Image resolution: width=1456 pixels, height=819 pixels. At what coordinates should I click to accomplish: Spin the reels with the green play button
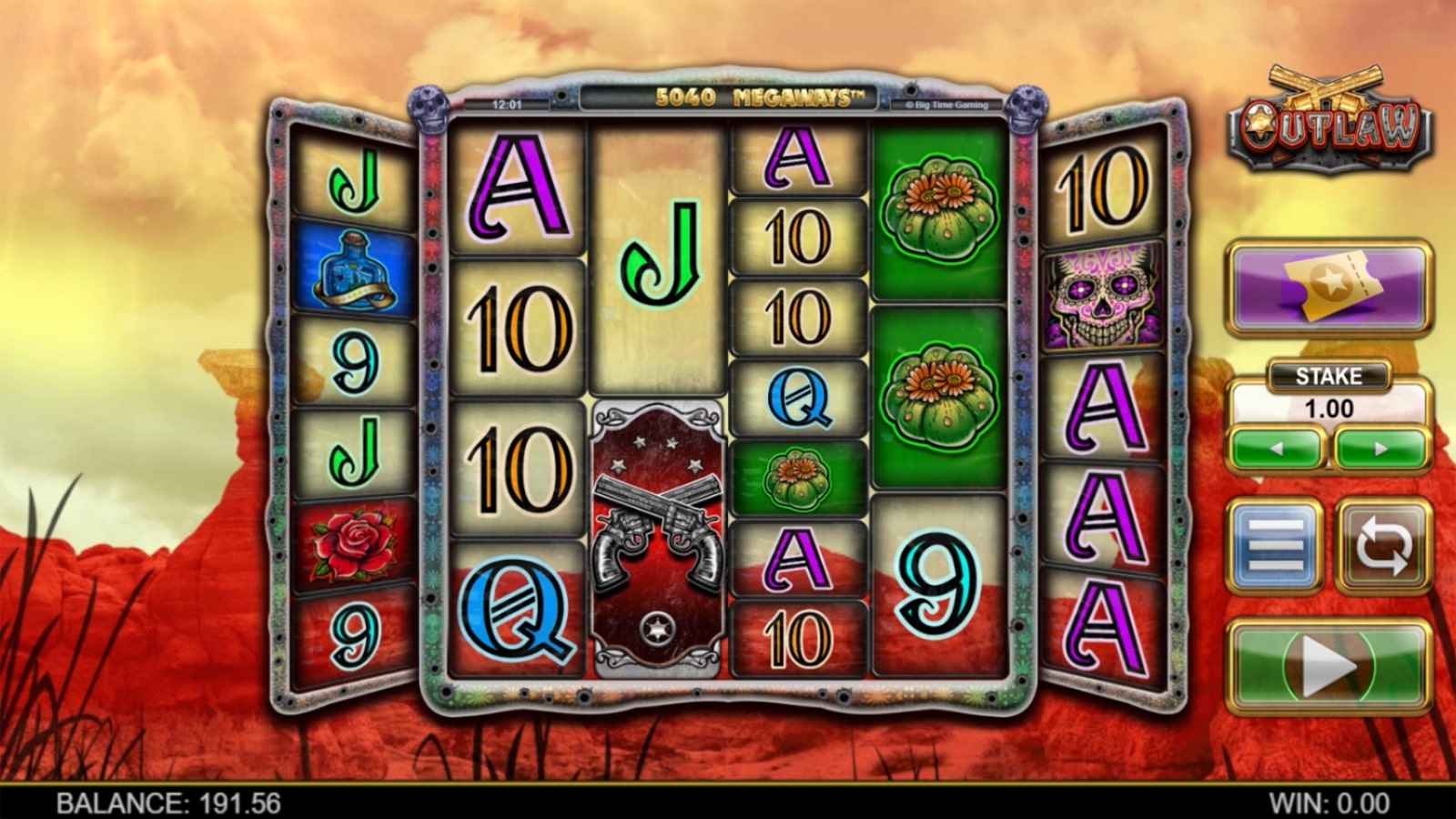tap(1329, 666)
